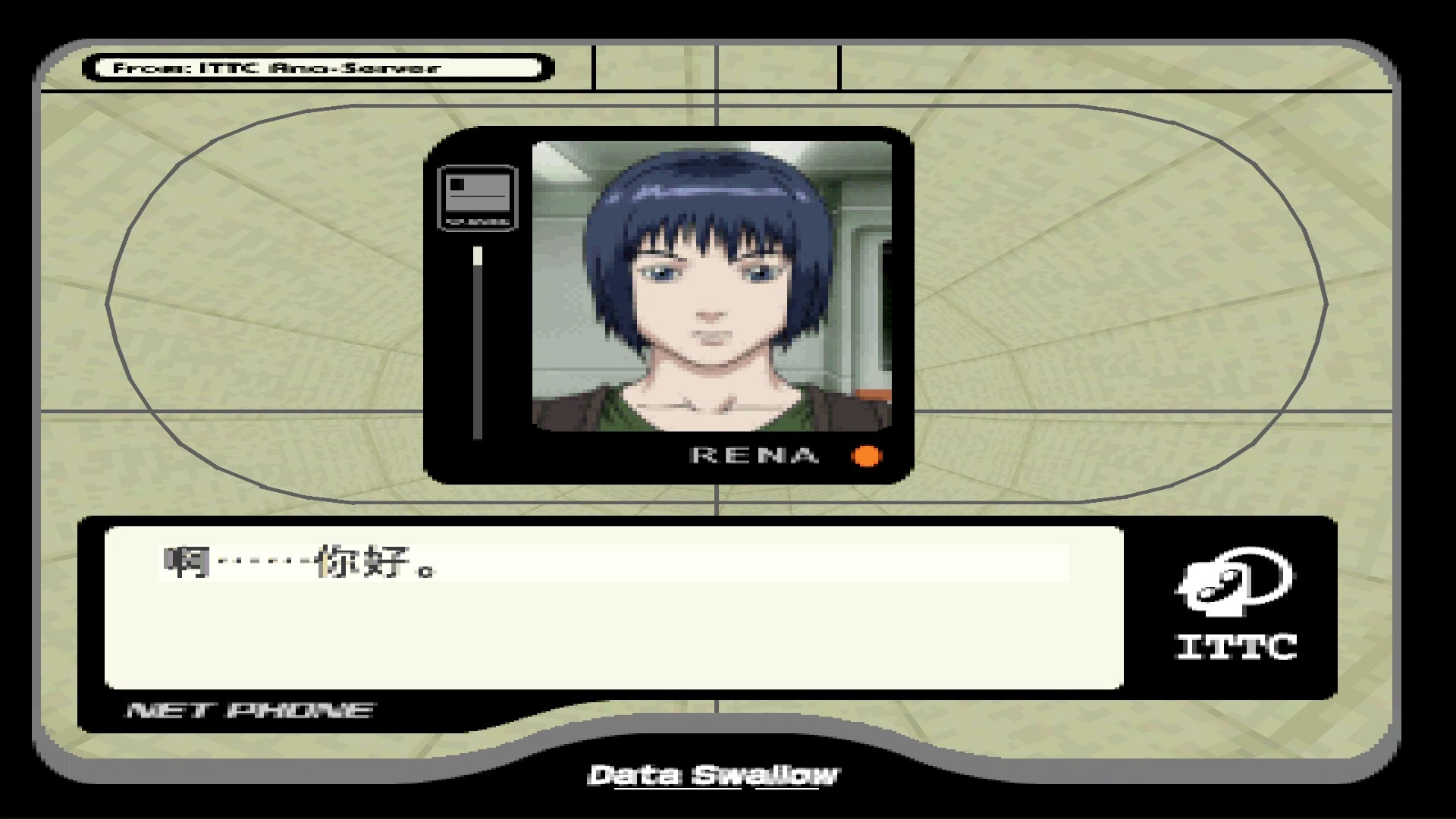This screenshot has height=819, width=1456.
Task: Advance the dialogue text box
Action: coord(614,607)
